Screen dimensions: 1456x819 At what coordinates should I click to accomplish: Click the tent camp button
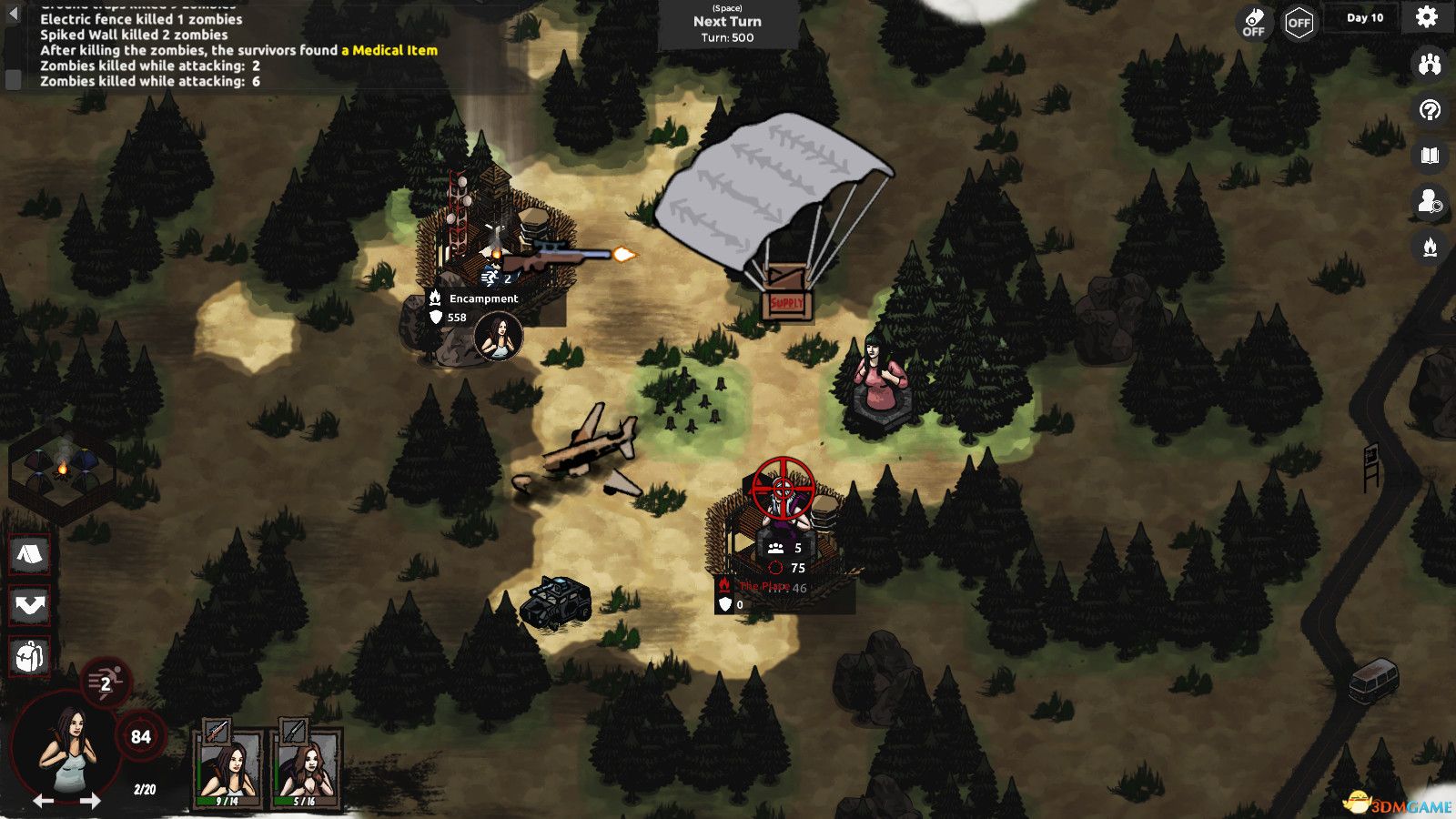30,553
